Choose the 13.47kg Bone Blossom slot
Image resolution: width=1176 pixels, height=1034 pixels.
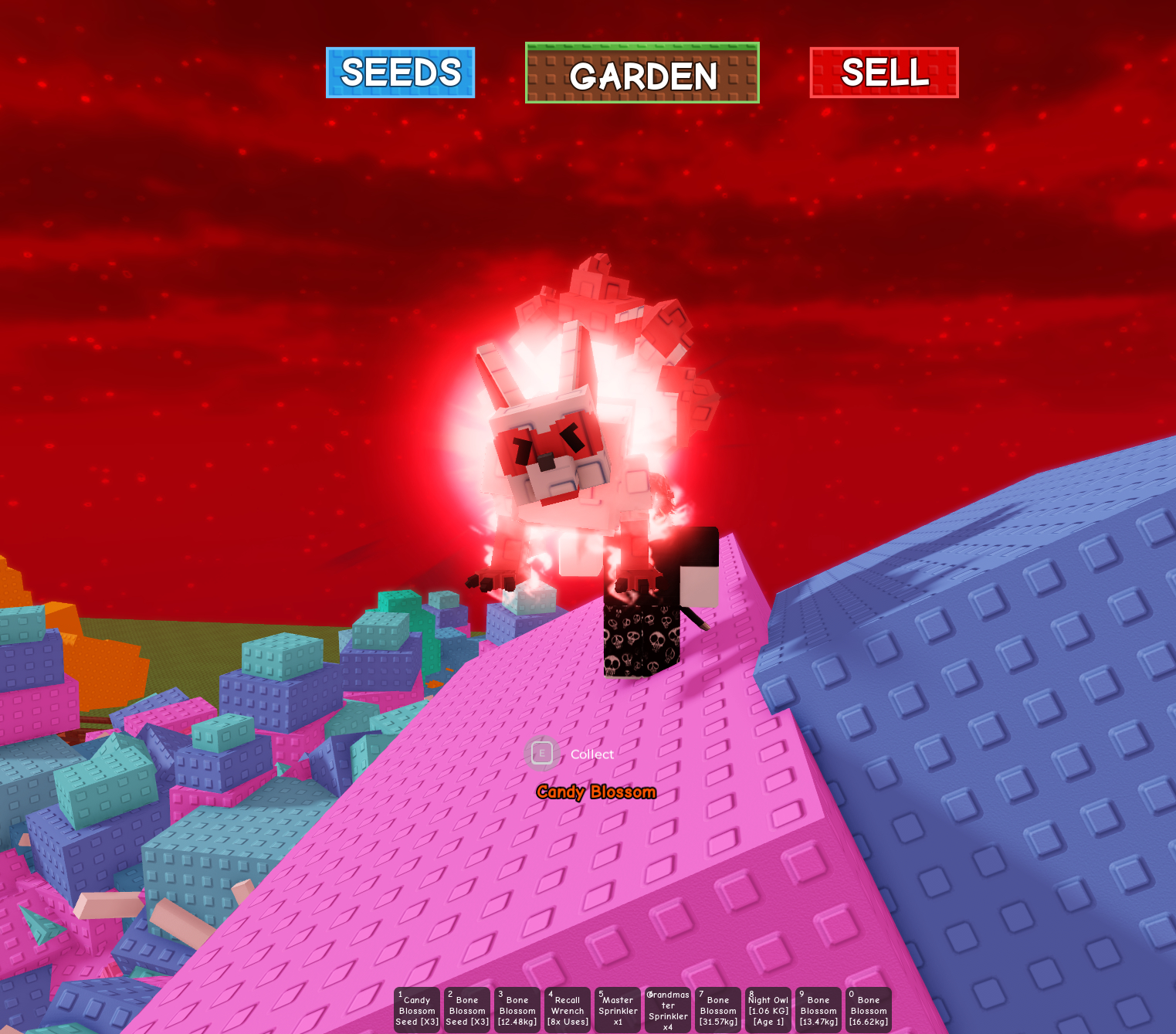pos(818,1010)
